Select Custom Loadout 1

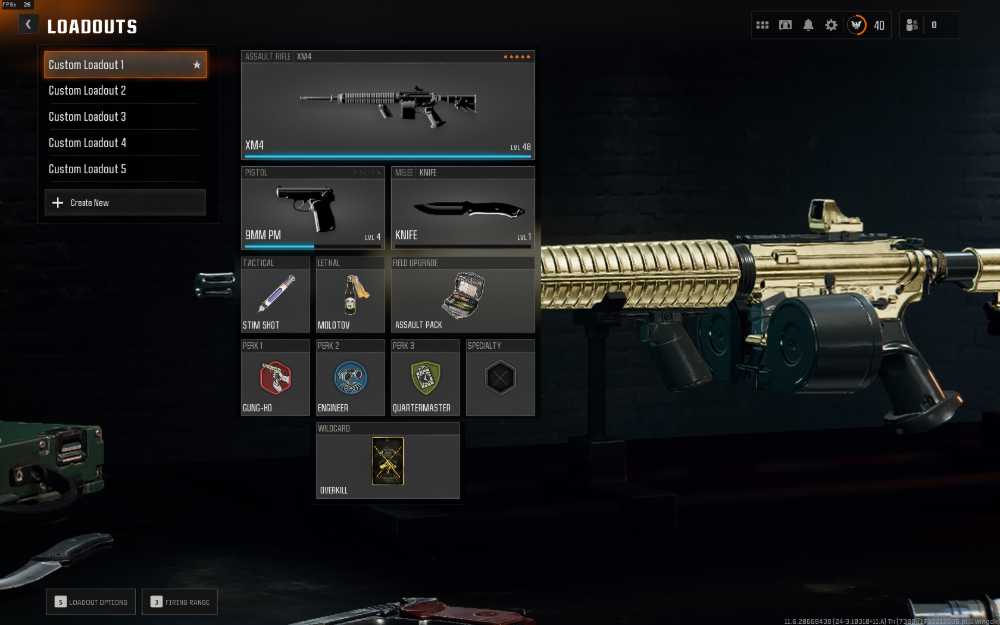pyautogui.click(x=124, y=65)
